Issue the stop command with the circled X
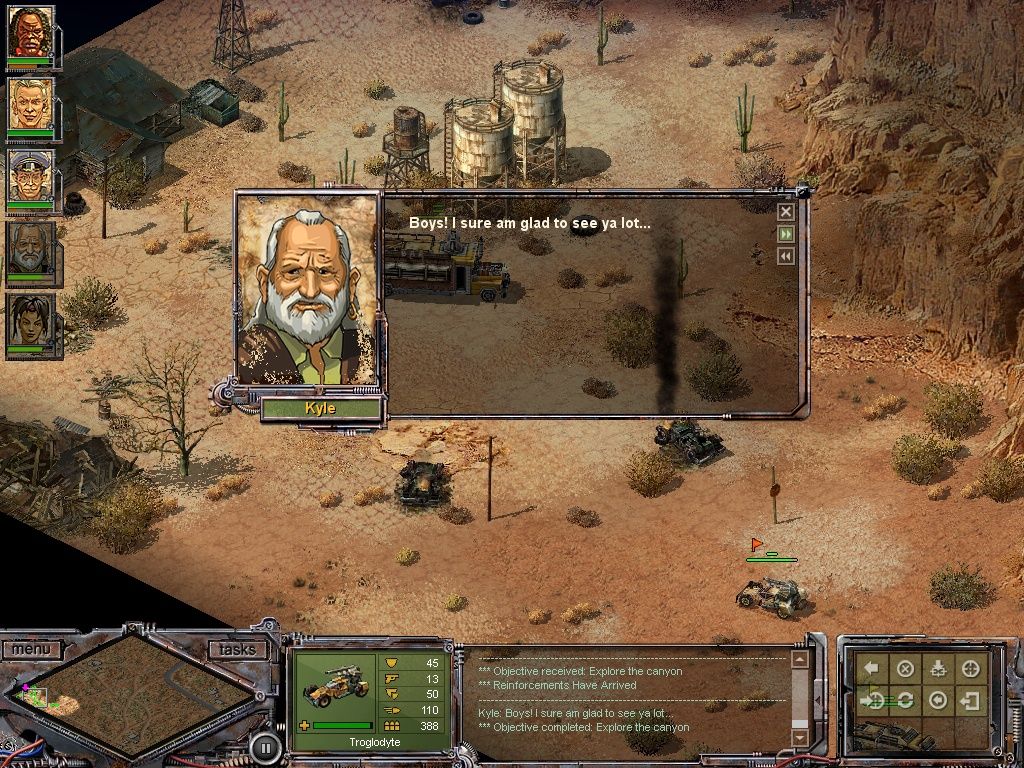Viewport: 1024px width, 768px height. click(x=905, y=669)
